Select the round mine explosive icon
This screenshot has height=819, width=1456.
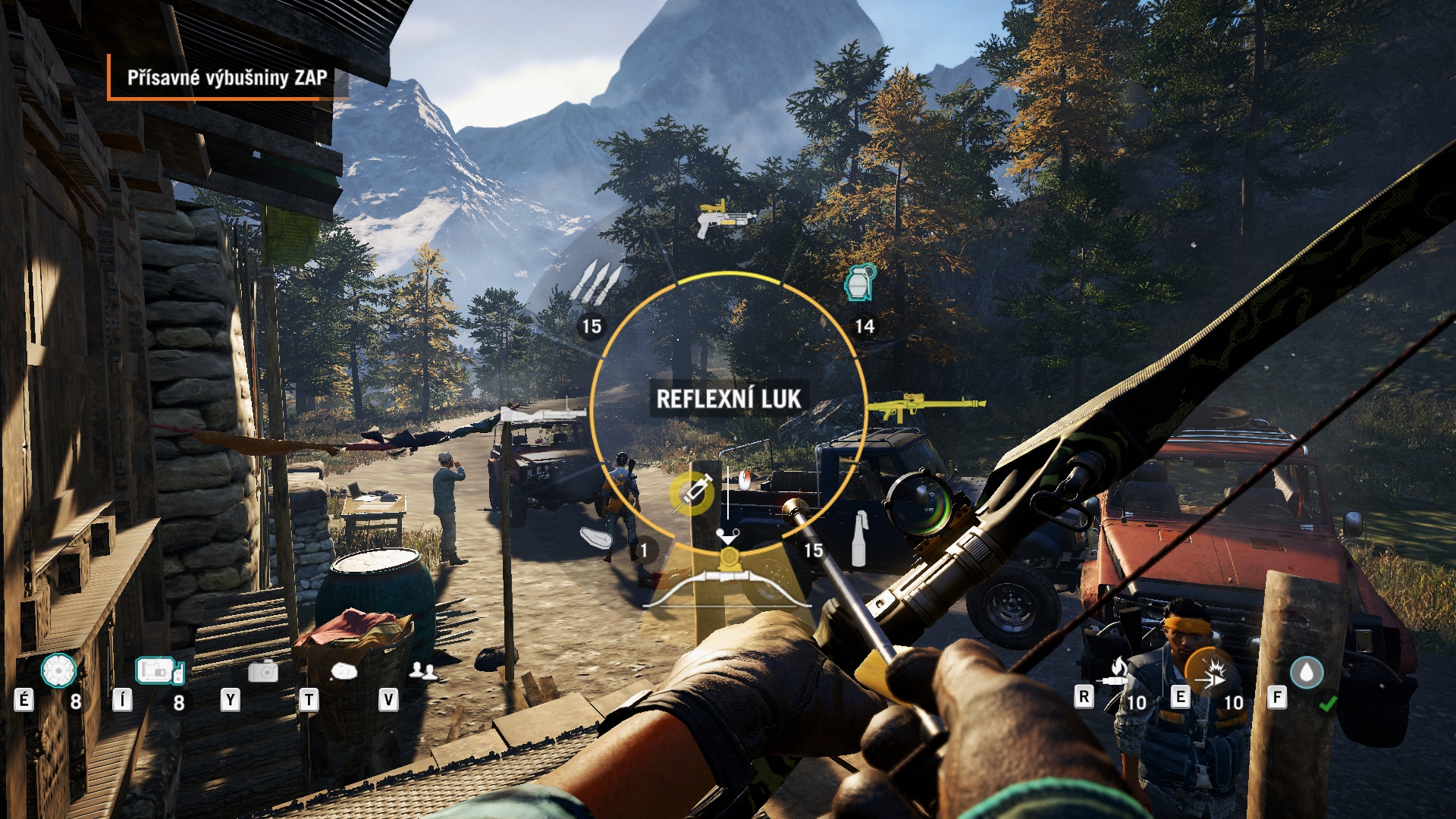58,670
